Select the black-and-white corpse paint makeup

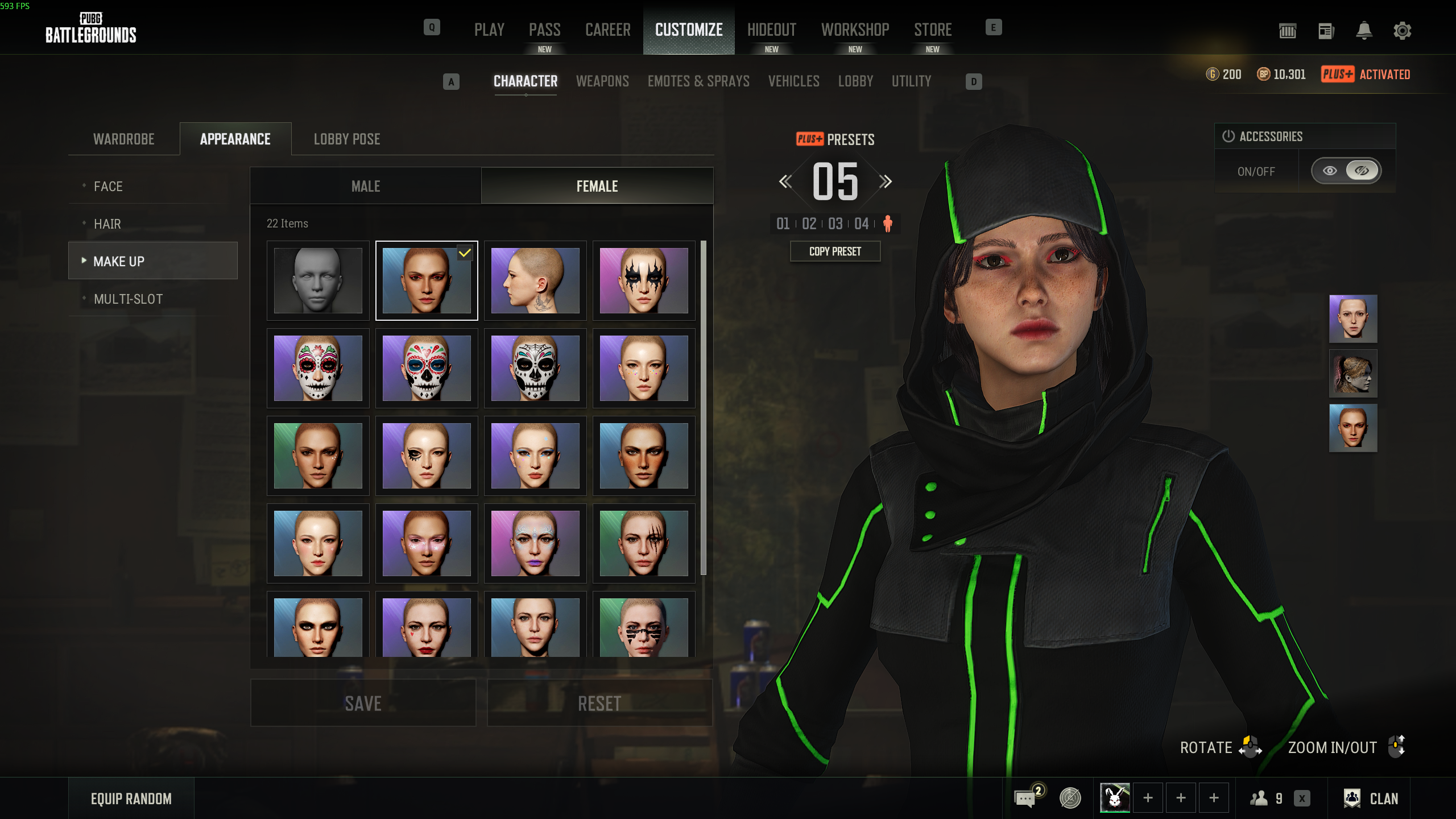[644, 280]
